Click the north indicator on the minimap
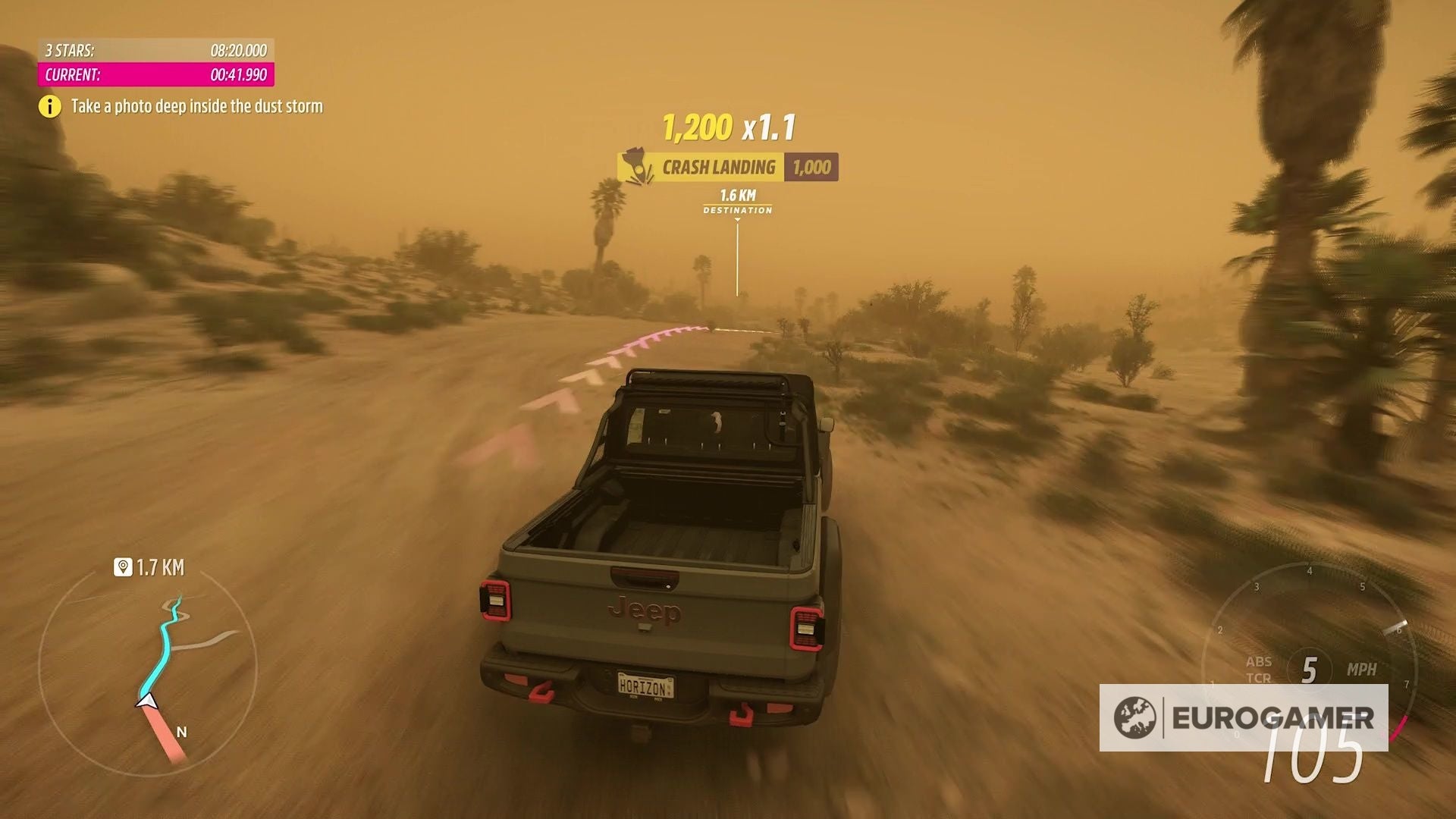Screen dimensions: 1456x819 (x=180, y=733)
